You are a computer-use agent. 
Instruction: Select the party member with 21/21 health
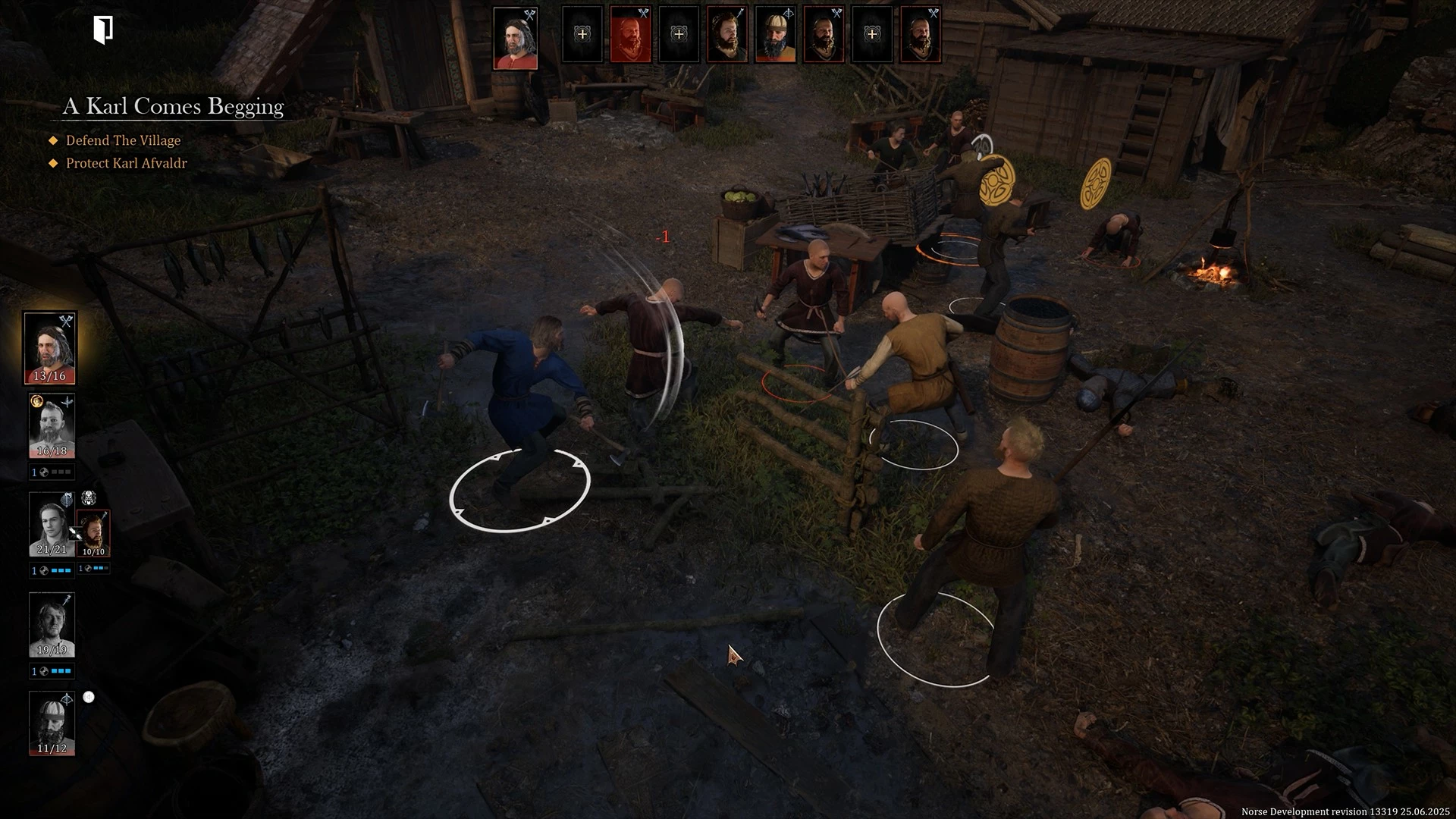(52, 524)
